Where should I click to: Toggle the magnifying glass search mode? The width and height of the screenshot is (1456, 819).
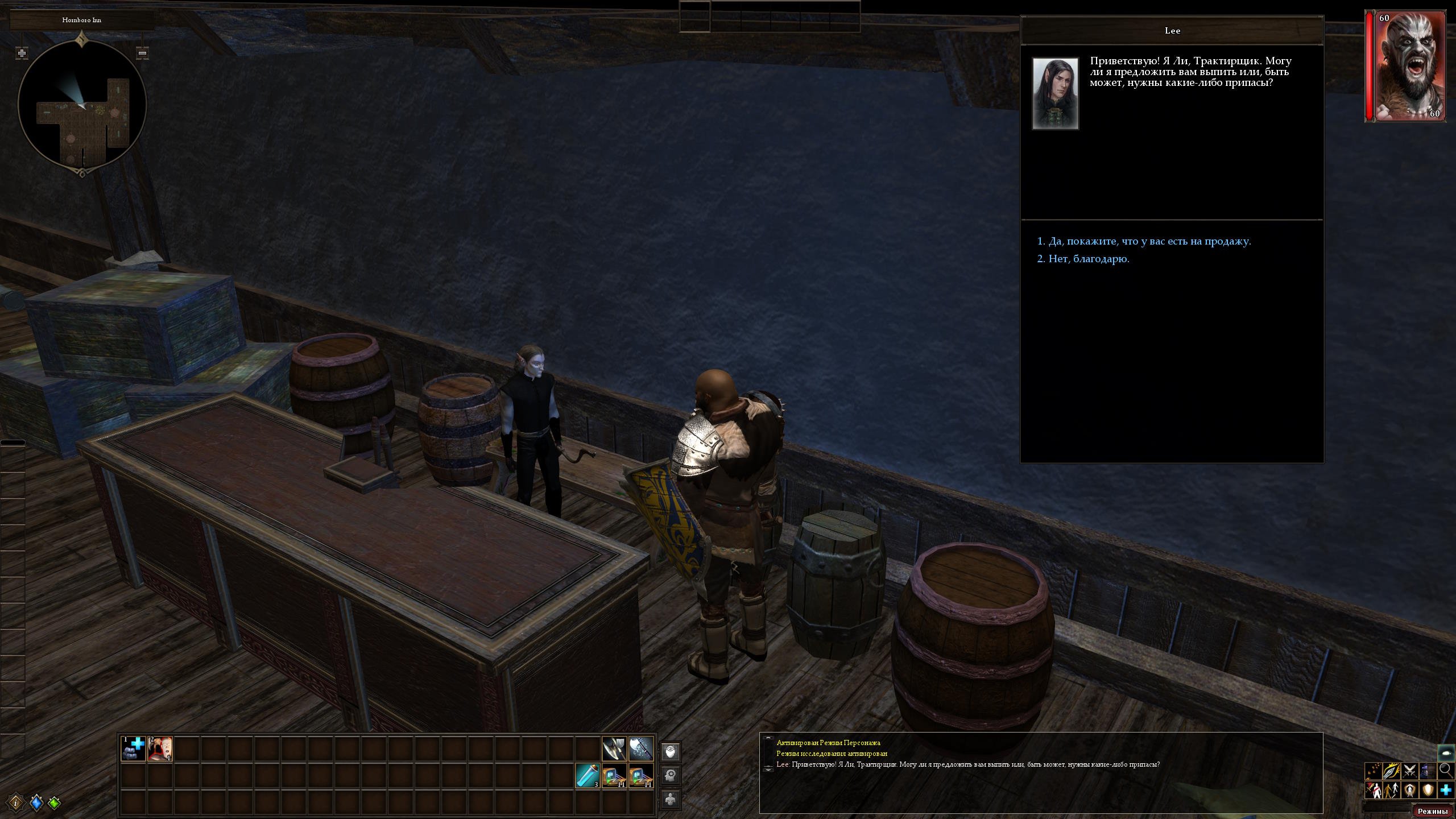click(x=1446, y=771)
